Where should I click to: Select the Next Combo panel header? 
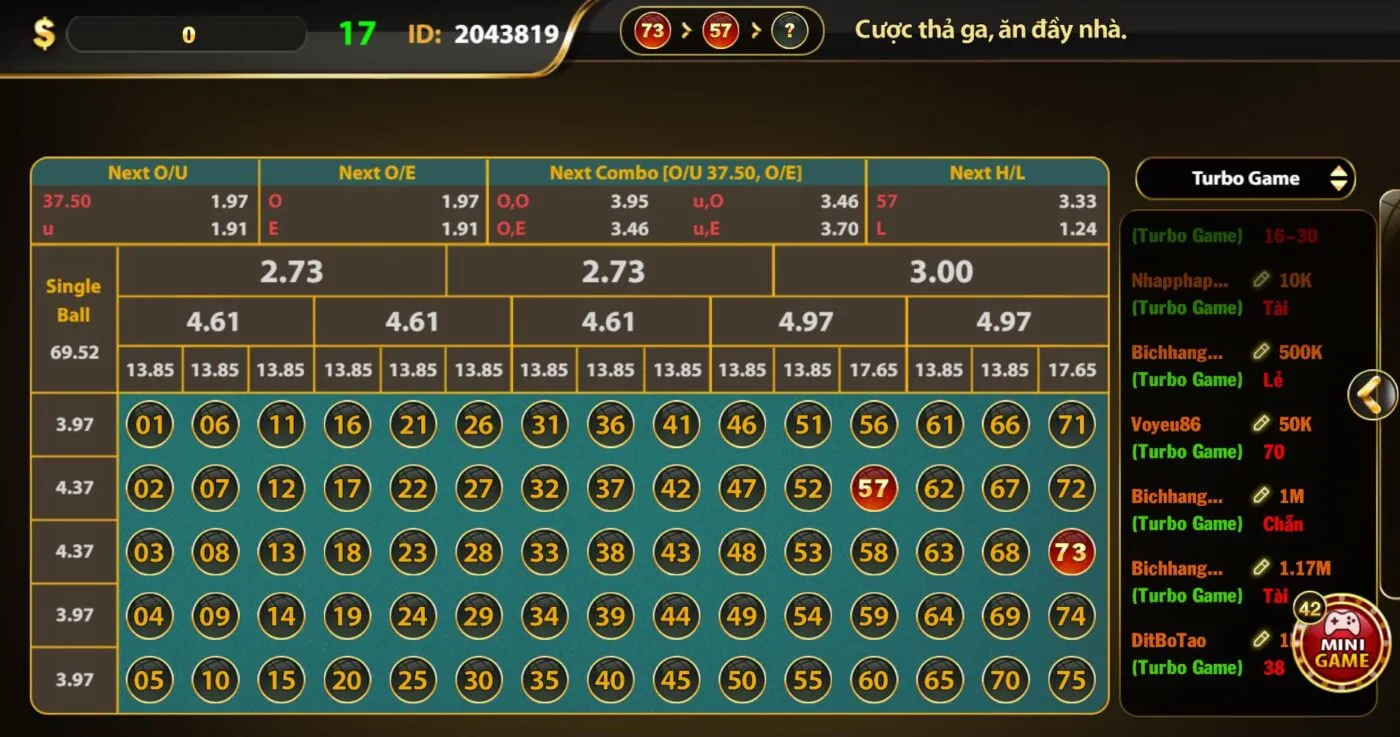(675, 171)
